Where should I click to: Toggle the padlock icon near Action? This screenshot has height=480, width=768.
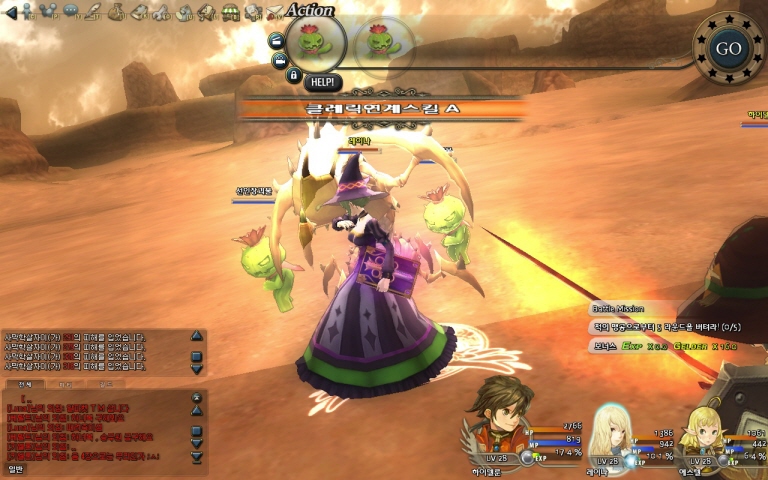tap(293, 75)
